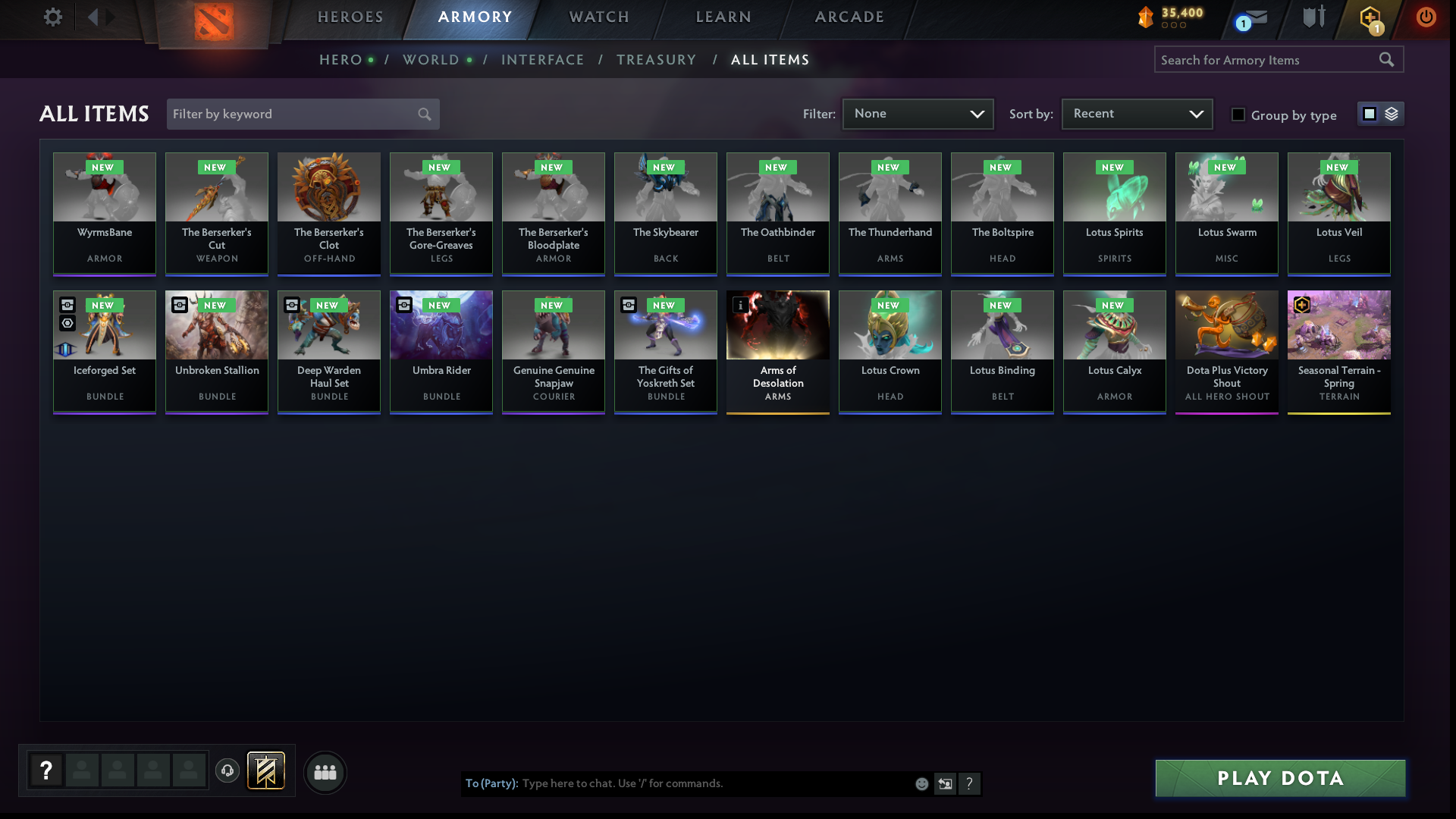The image size is (1456, 819).
Task: Click the guild banner icon near party slots
Action: click(x=265, y=770)
